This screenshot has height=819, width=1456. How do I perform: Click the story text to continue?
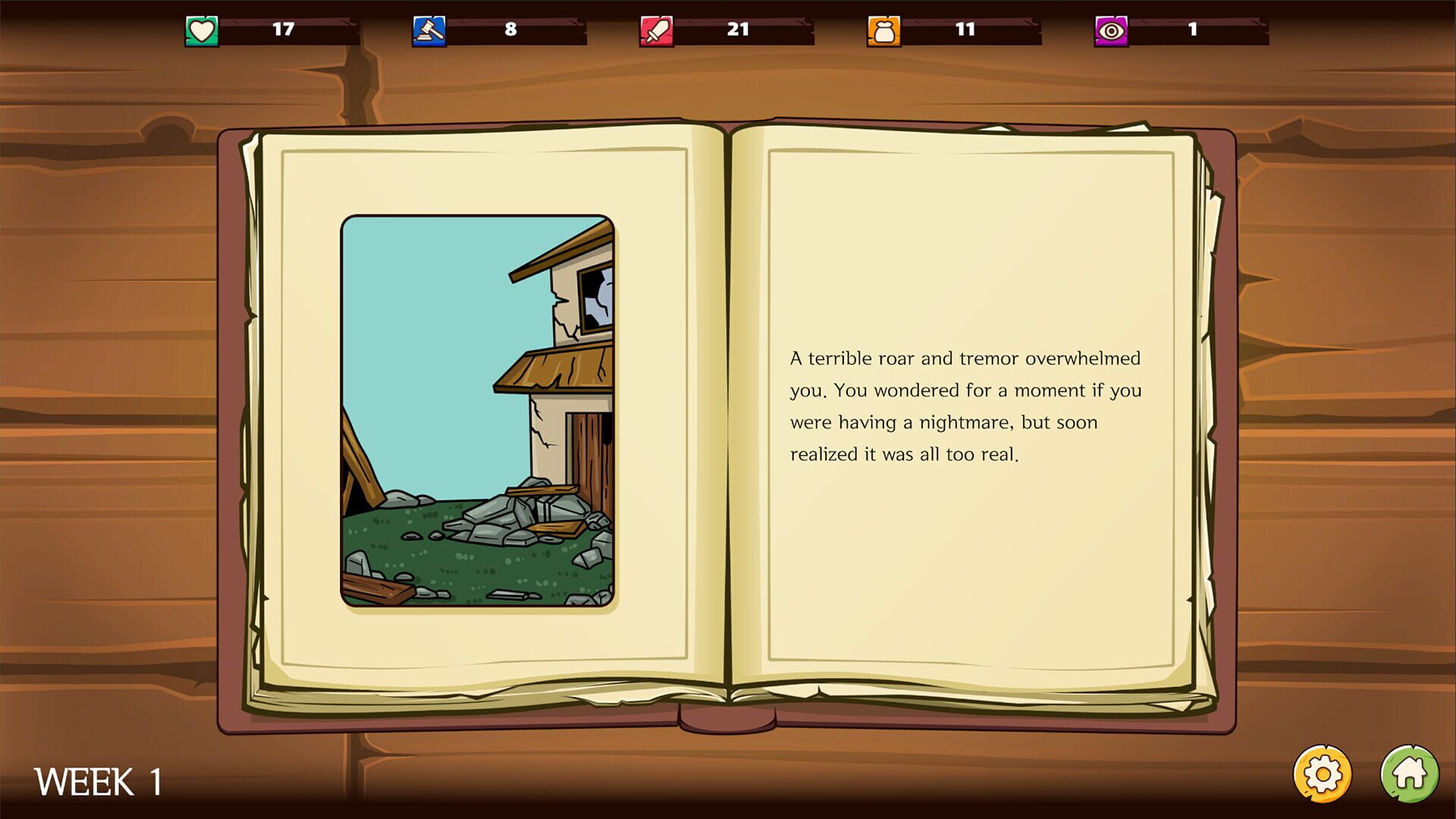pos(965,406)
